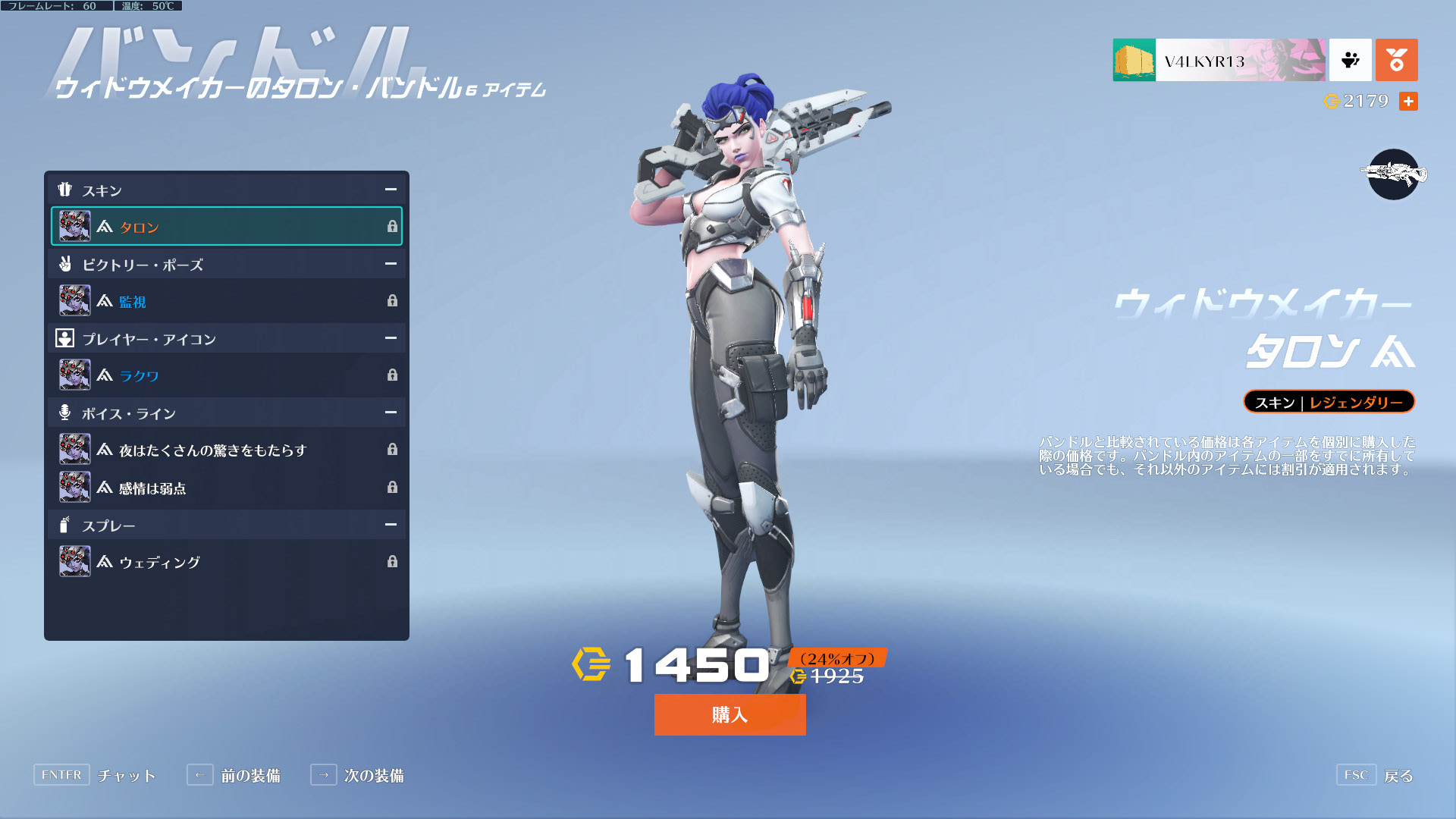Click the orange 購入 purchase button
This screenshot has height=819, width=1456.
tap(730, 714)
